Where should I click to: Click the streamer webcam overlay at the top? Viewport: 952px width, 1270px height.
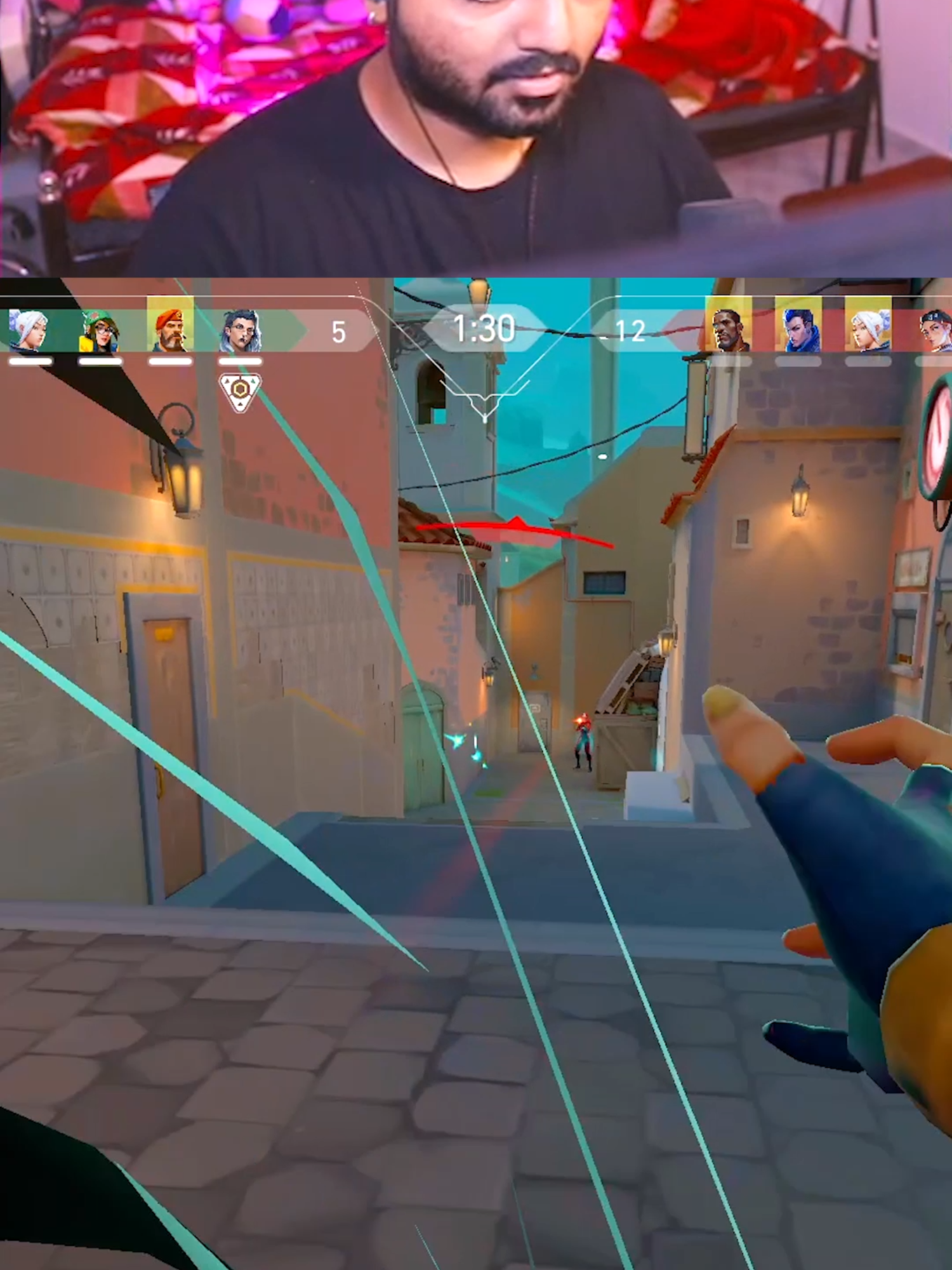pos(476,133)
